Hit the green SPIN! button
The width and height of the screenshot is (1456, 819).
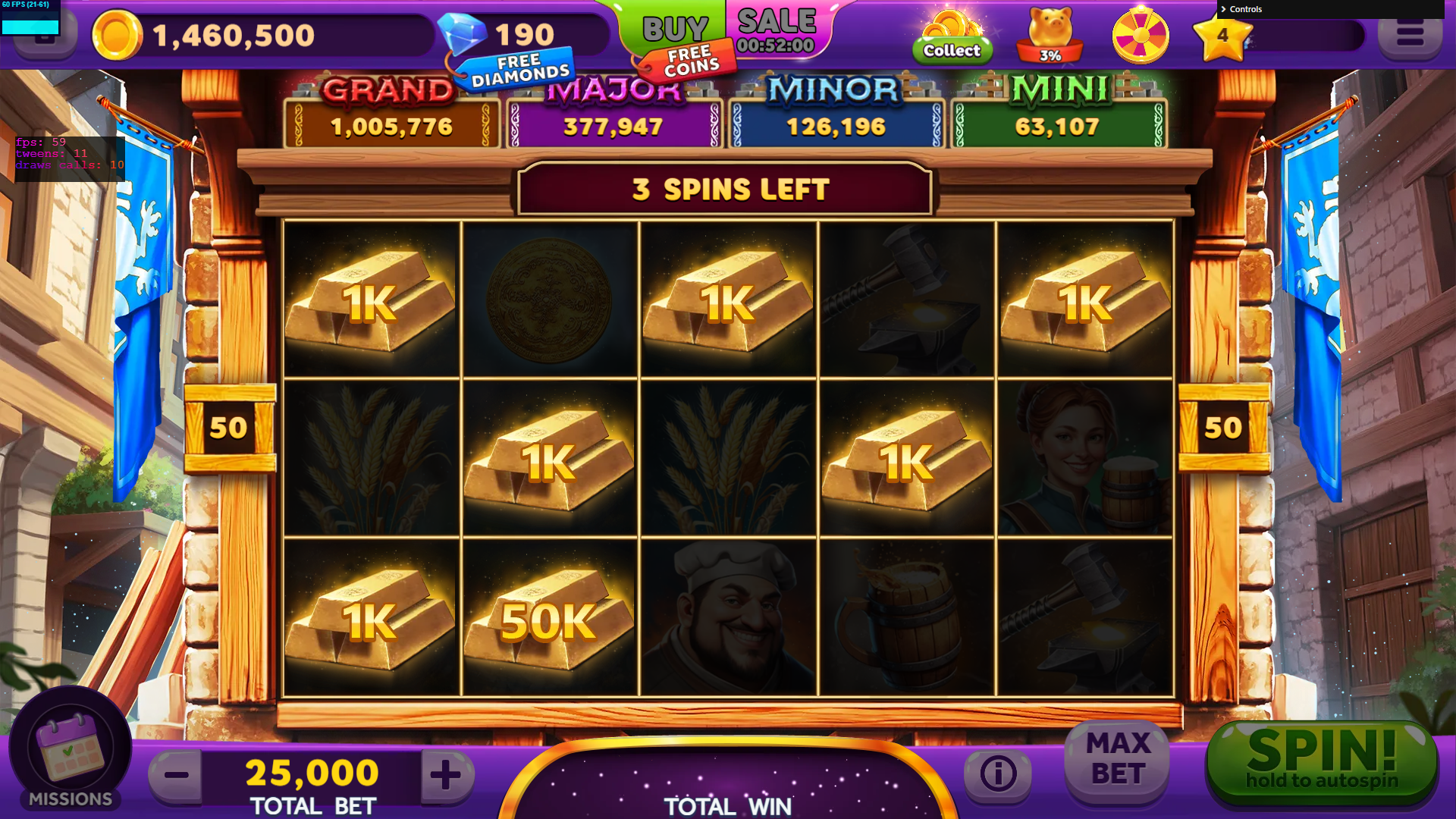(x=1321, y=761)
